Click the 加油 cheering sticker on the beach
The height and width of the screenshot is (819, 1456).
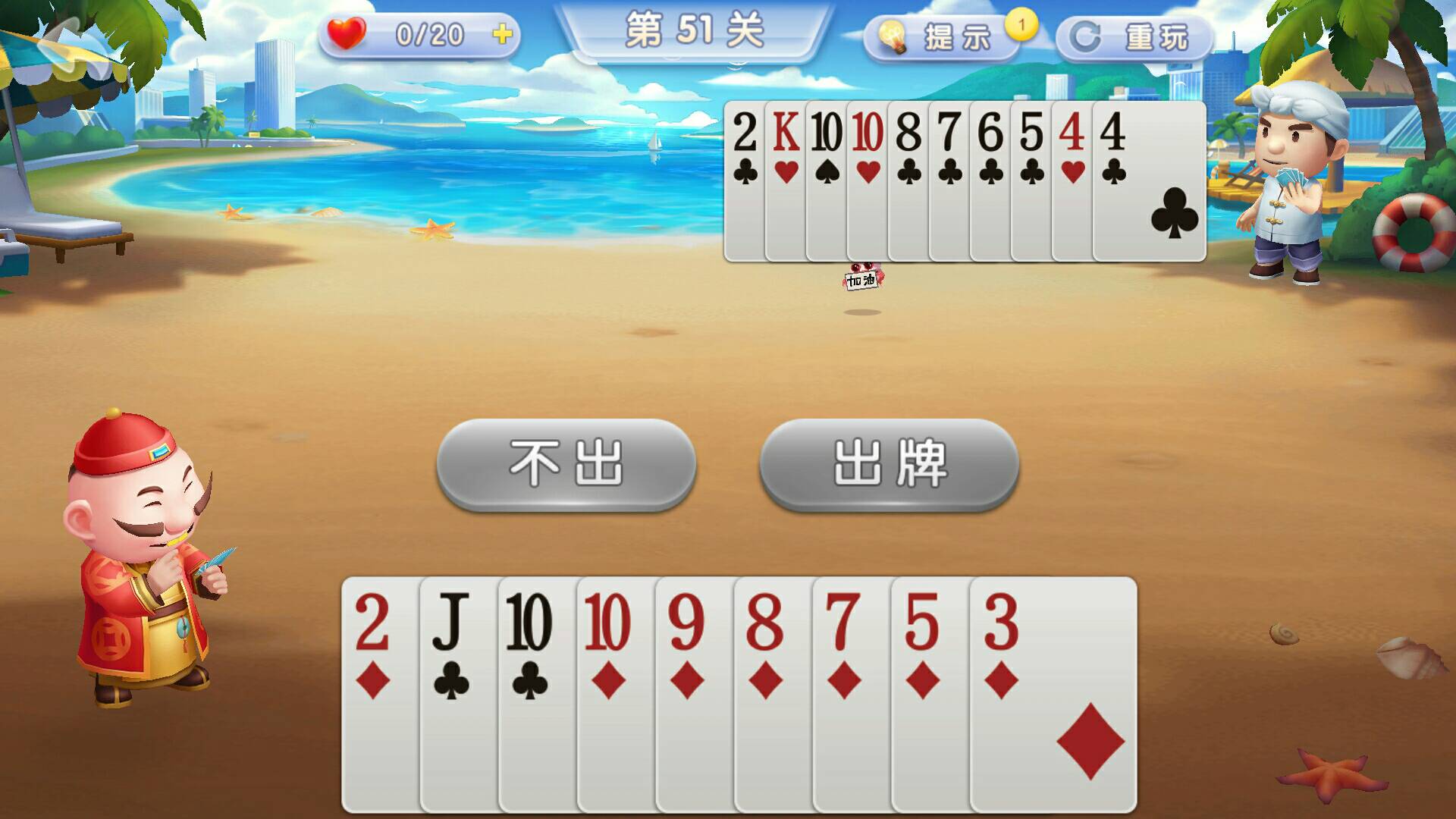863,278
